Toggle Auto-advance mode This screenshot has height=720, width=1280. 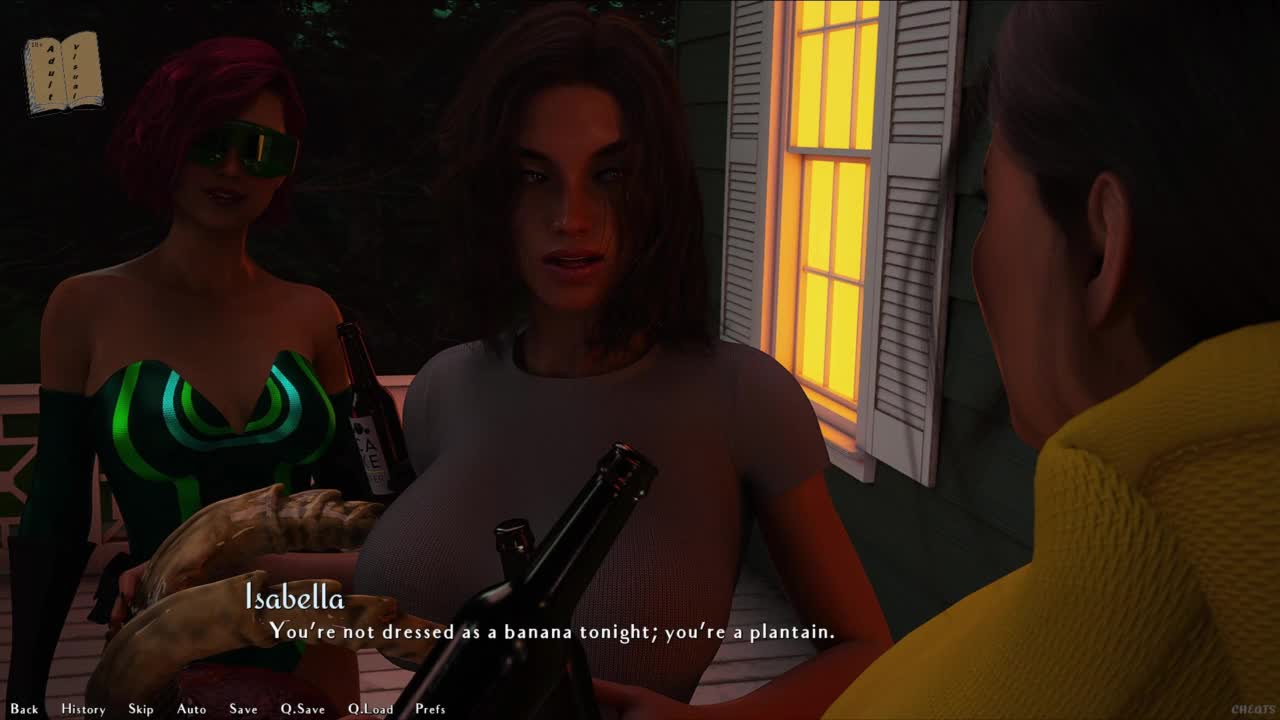point(191,709)
